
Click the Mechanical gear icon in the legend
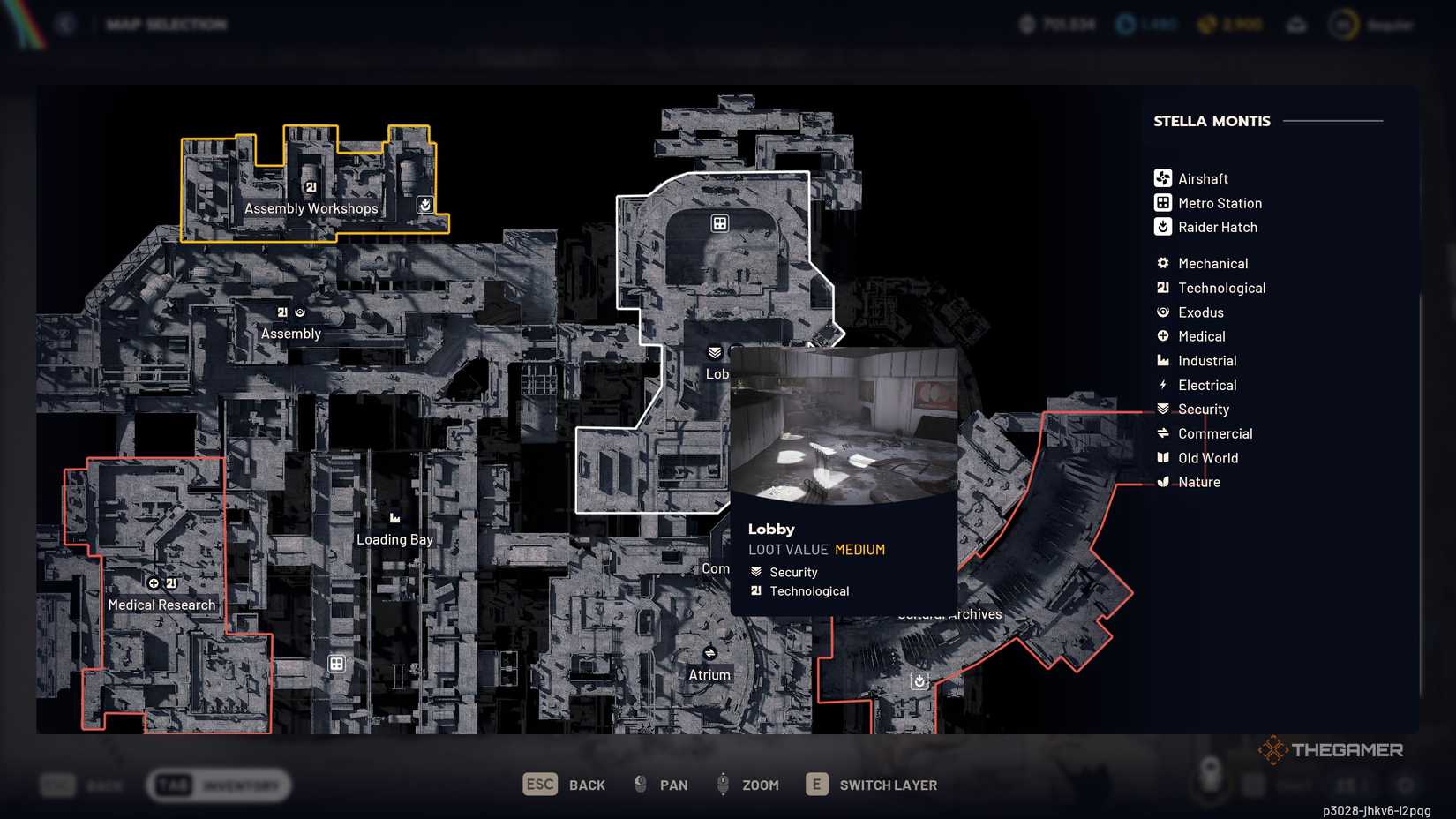click(1162, 263)
